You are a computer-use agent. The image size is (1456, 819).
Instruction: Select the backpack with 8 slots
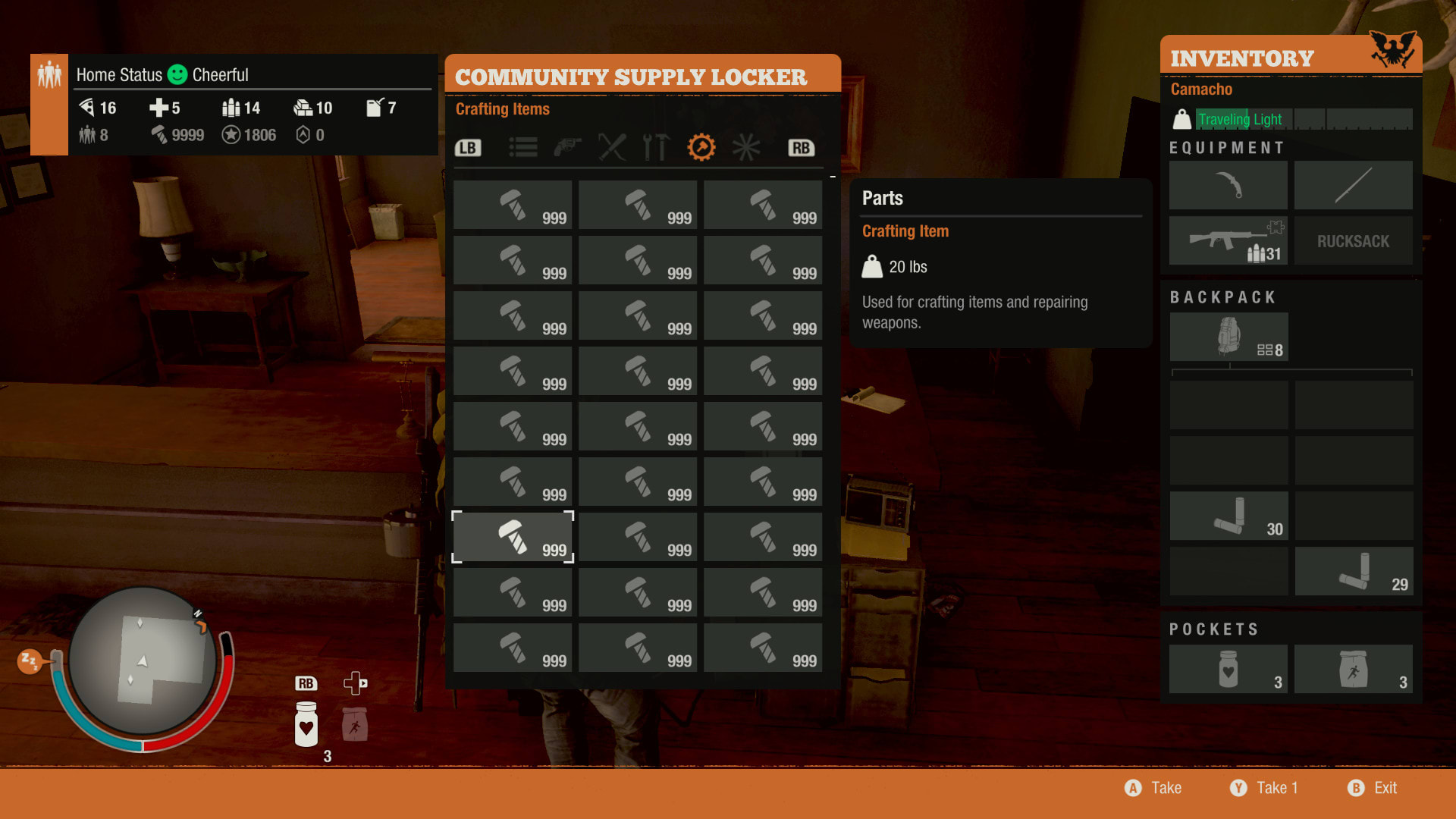[1228, 337]
